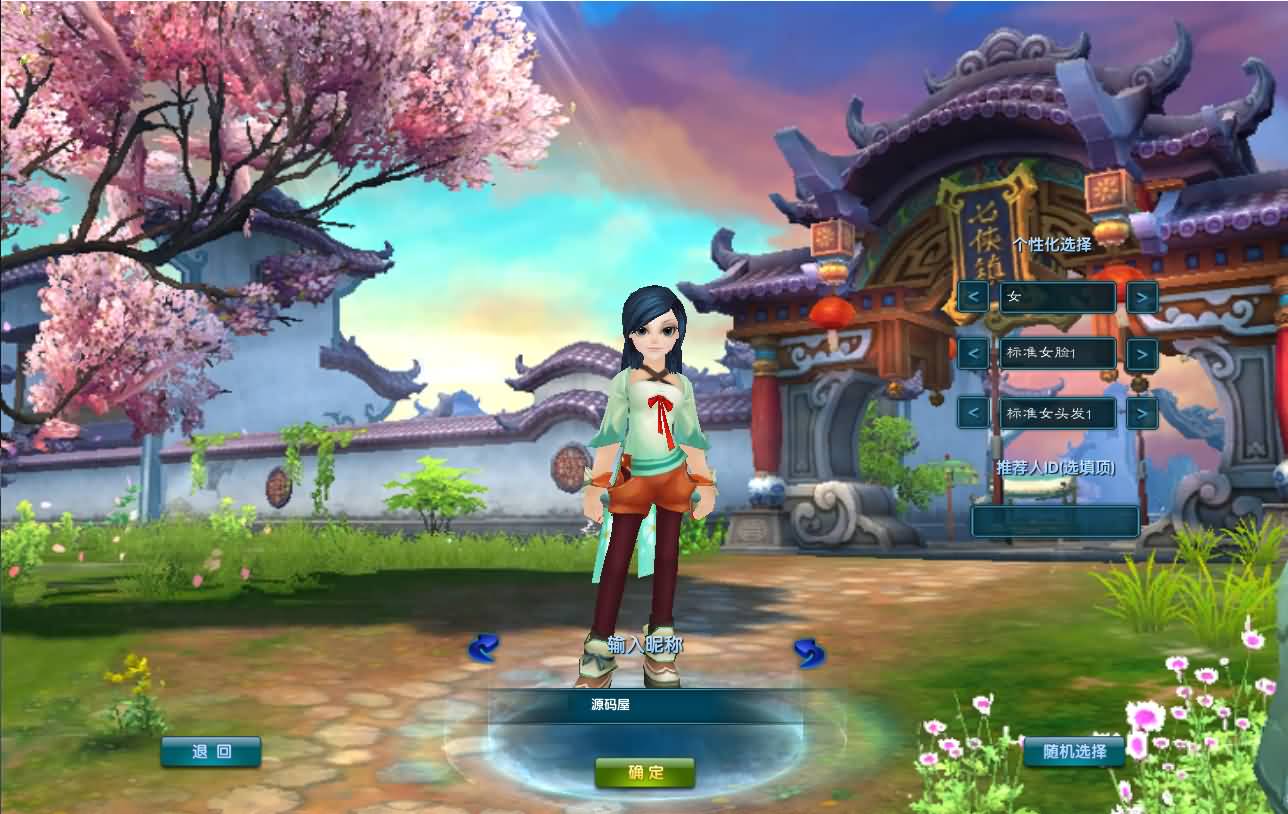
Task: Choose 随机选择 random selection
Action: pos(1074,752)
